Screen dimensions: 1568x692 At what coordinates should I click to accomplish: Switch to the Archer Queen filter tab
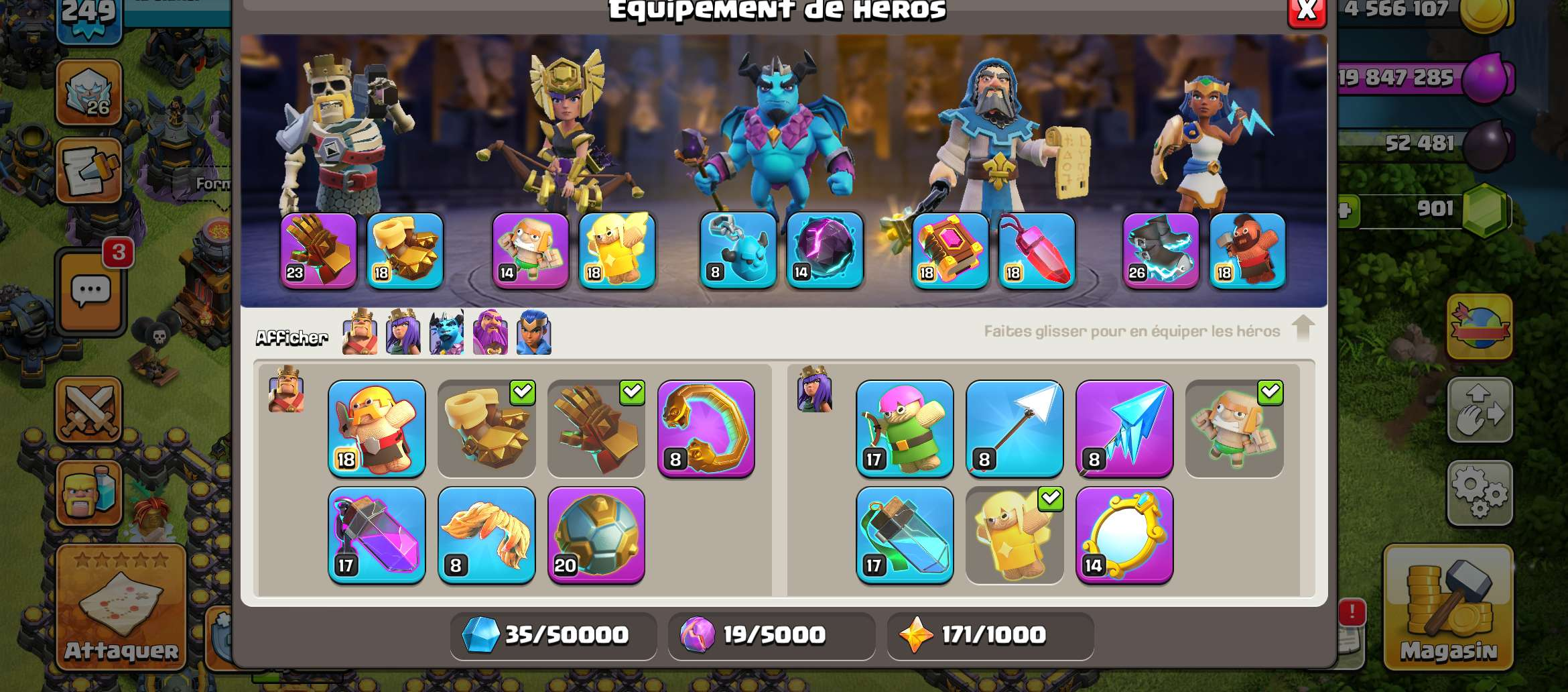(x=403, y=333)
